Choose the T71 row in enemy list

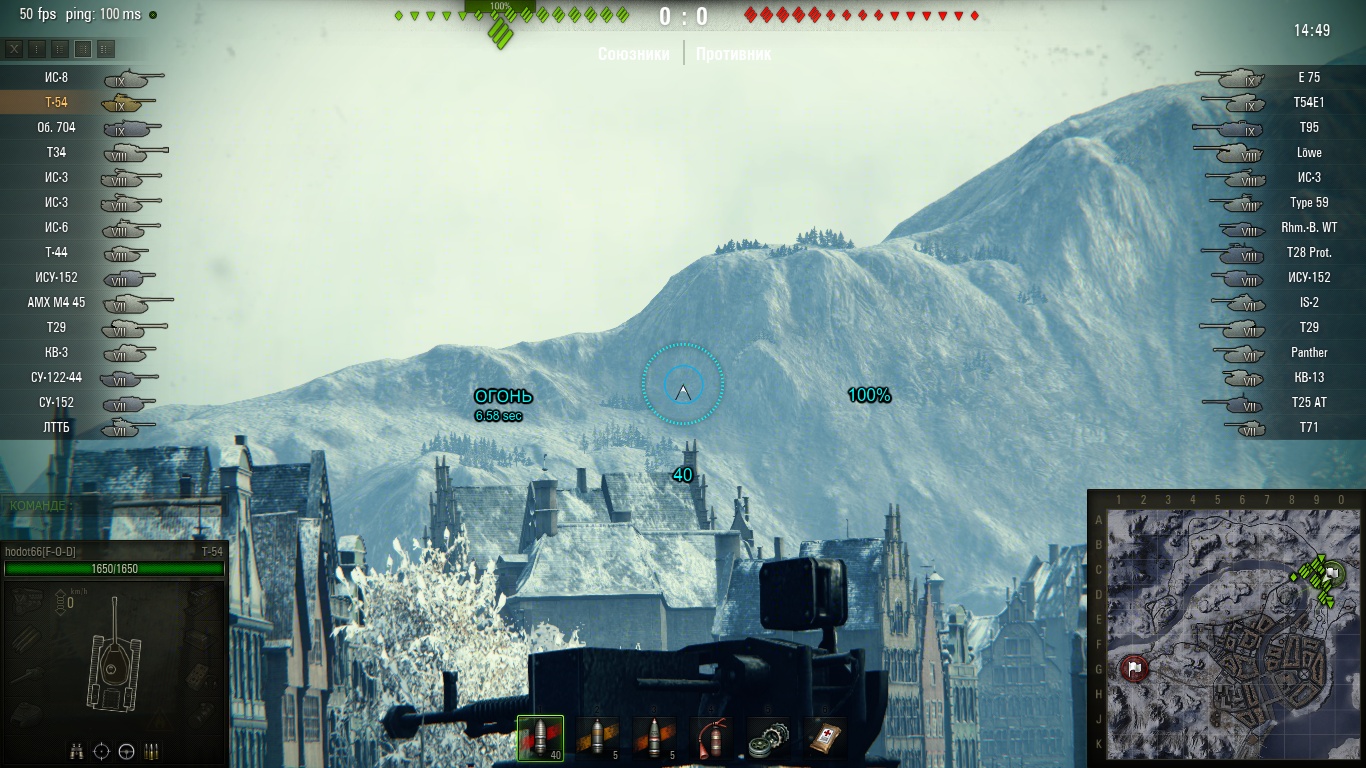point(1308,427)
